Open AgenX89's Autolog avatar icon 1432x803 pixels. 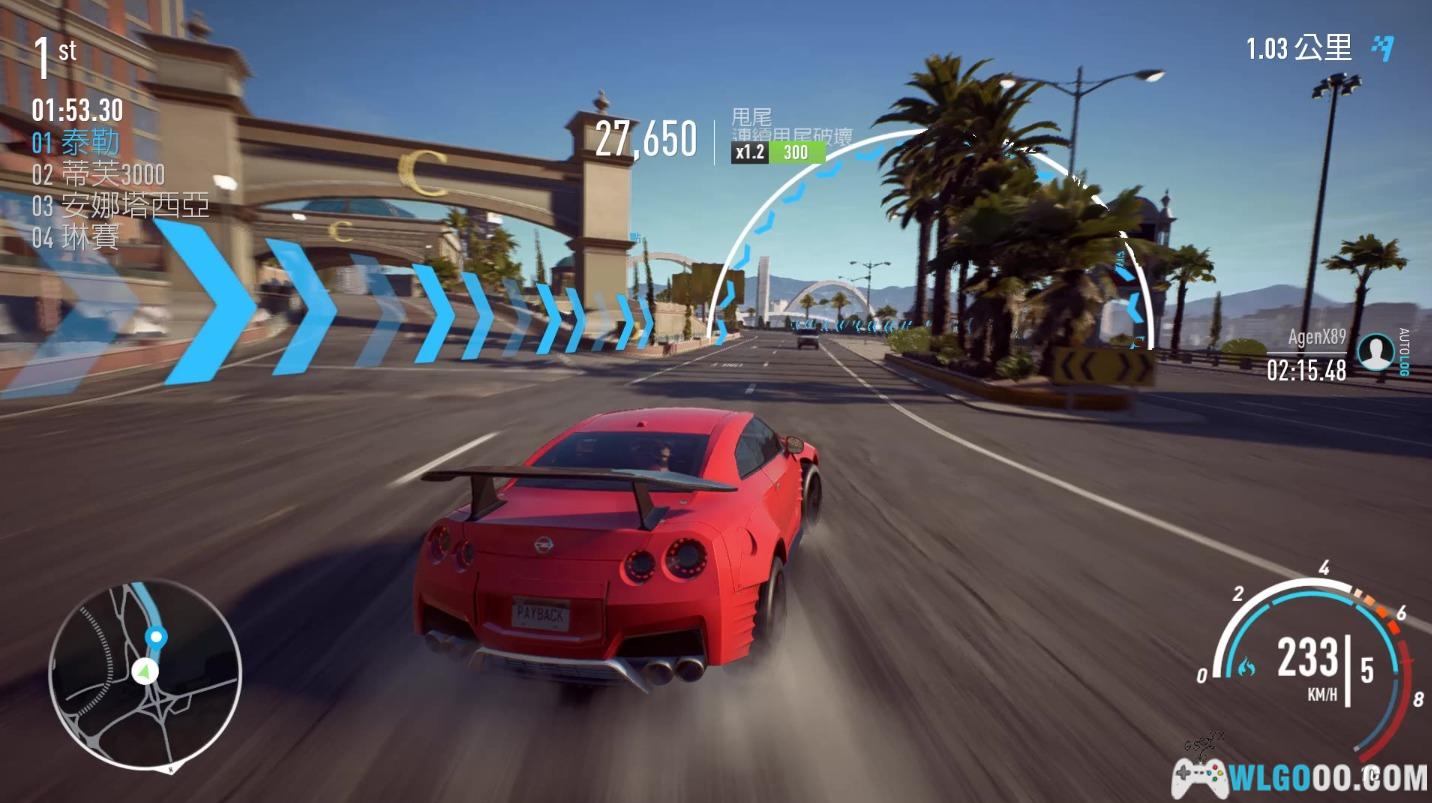click(1376, 352)
